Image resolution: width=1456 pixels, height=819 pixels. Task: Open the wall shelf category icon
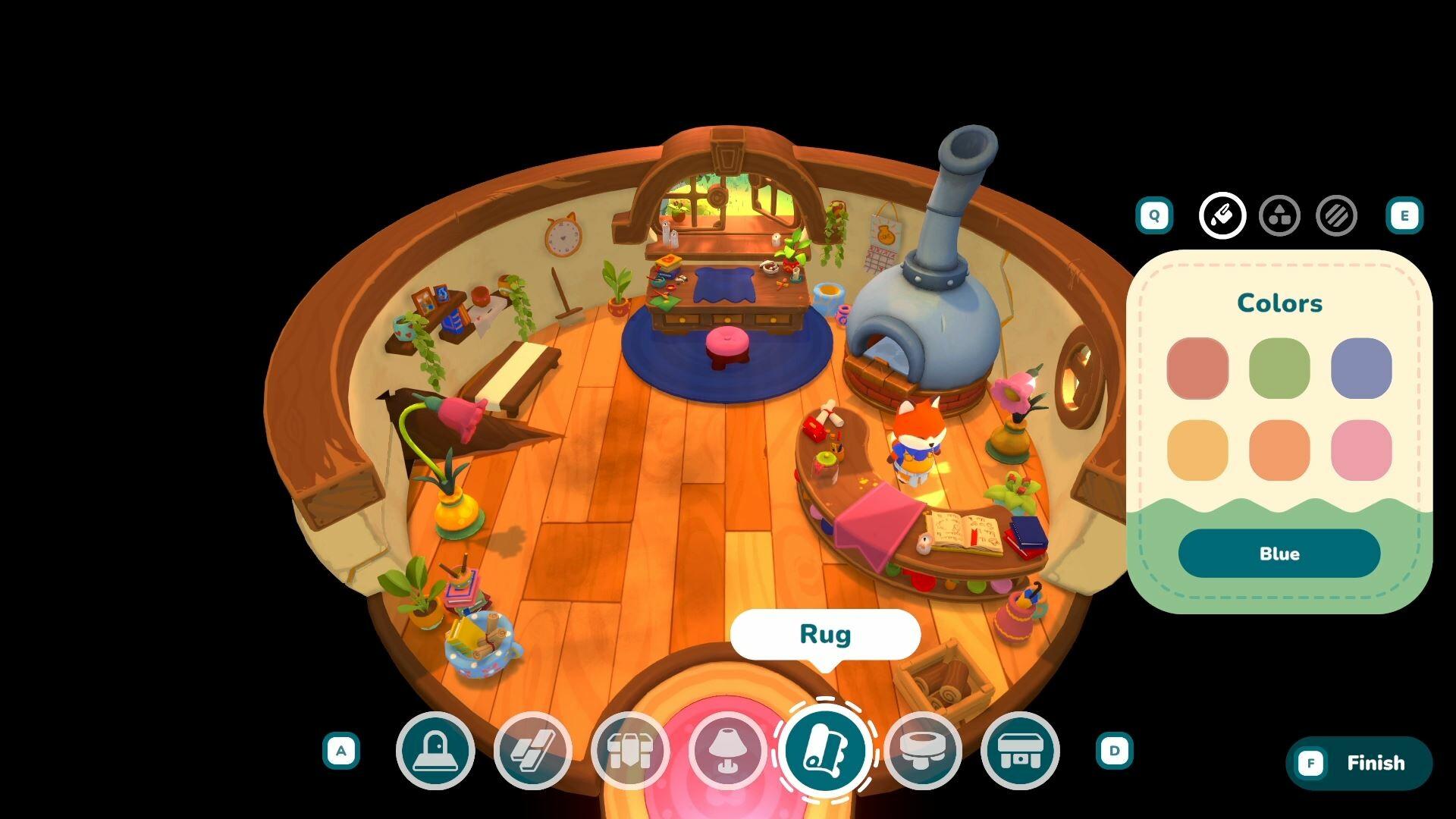[629, 751]
